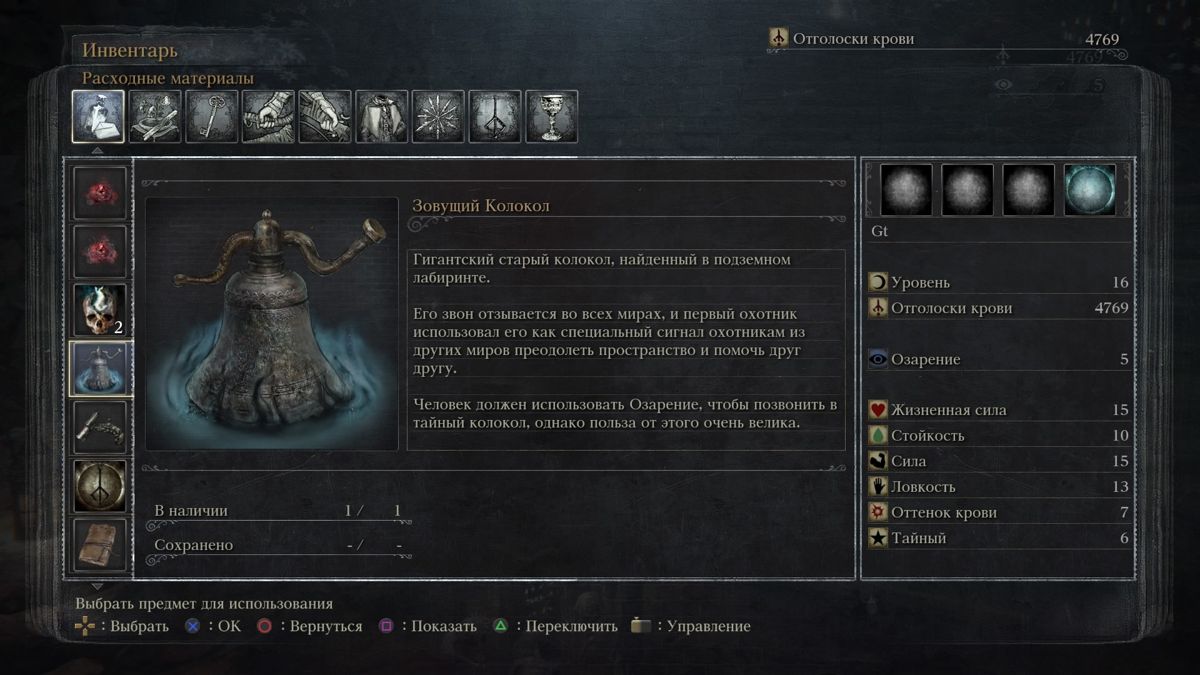Select the consumables category tab

point(98,116)
